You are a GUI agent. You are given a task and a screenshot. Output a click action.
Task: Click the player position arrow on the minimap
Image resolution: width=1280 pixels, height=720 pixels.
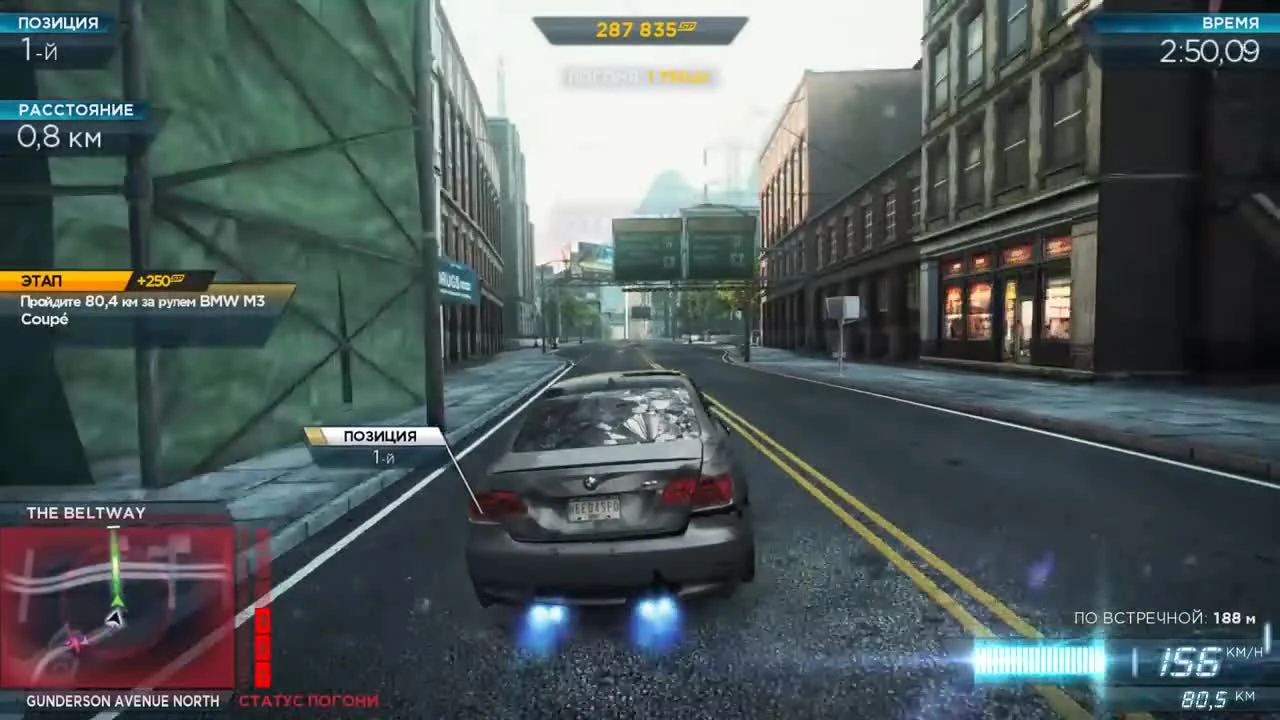point(116,618)
